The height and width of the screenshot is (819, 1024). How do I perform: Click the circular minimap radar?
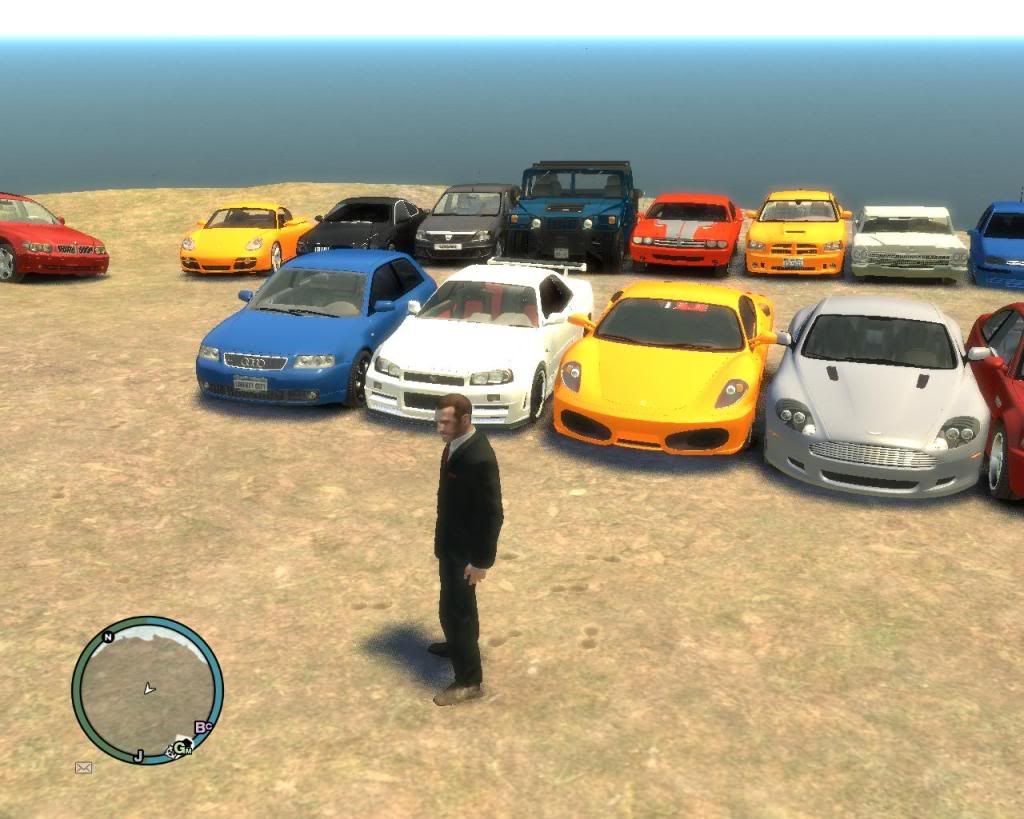147,690
